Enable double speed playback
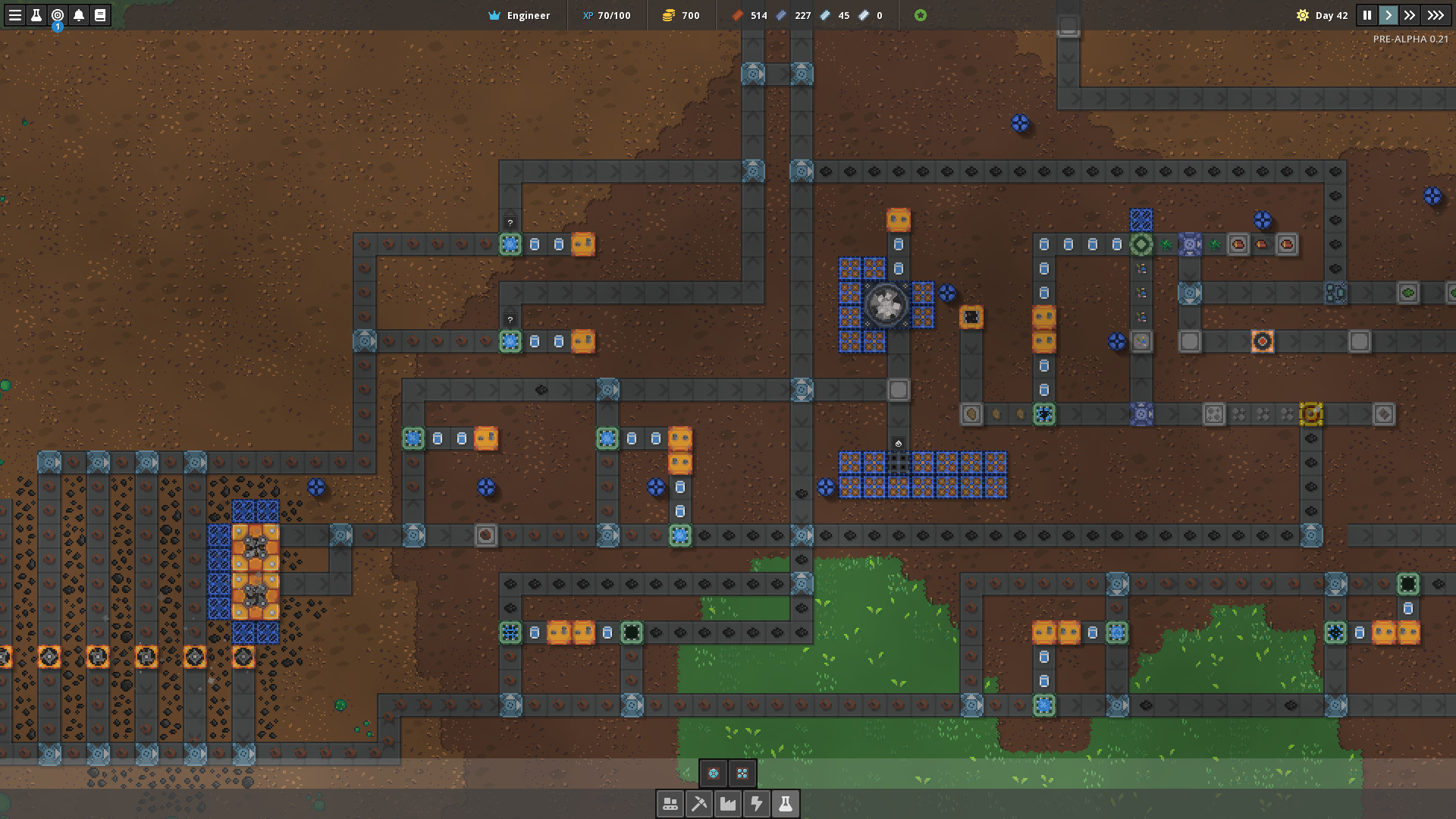This screenshot has width=1456, height=819. [x=1410, y=15]
